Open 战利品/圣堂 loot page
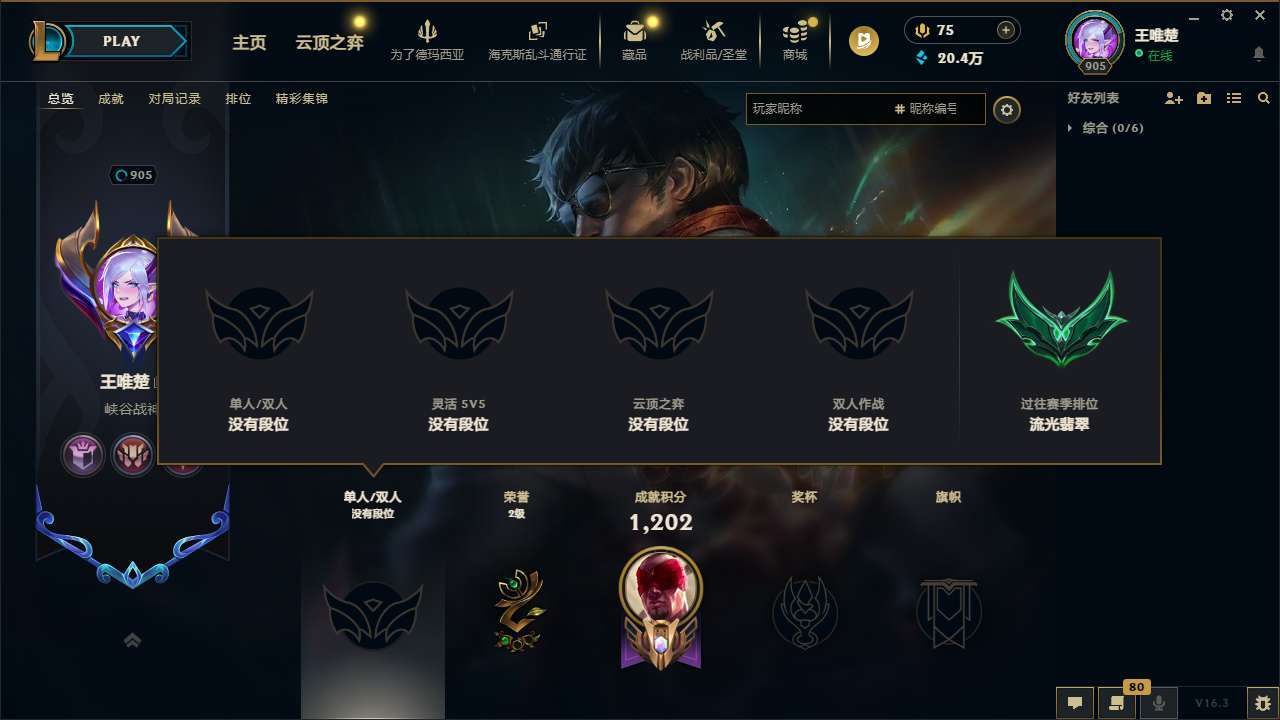 (x=713, y=40)
